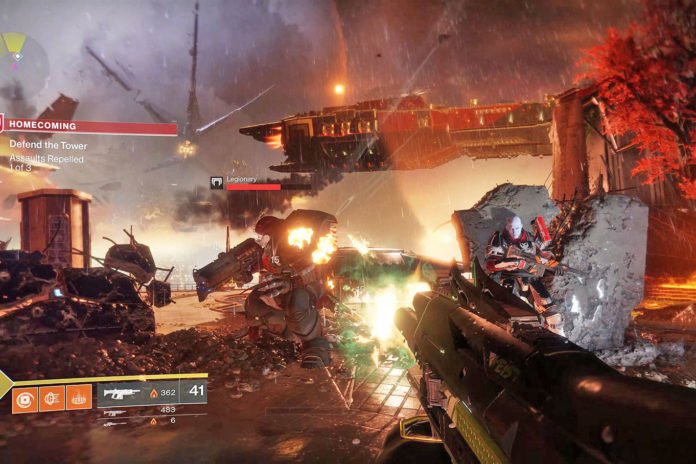This screenshot has height=464, width=696.
Task: Select the equipped auto rifle weapon
Action: click(120, 393)
